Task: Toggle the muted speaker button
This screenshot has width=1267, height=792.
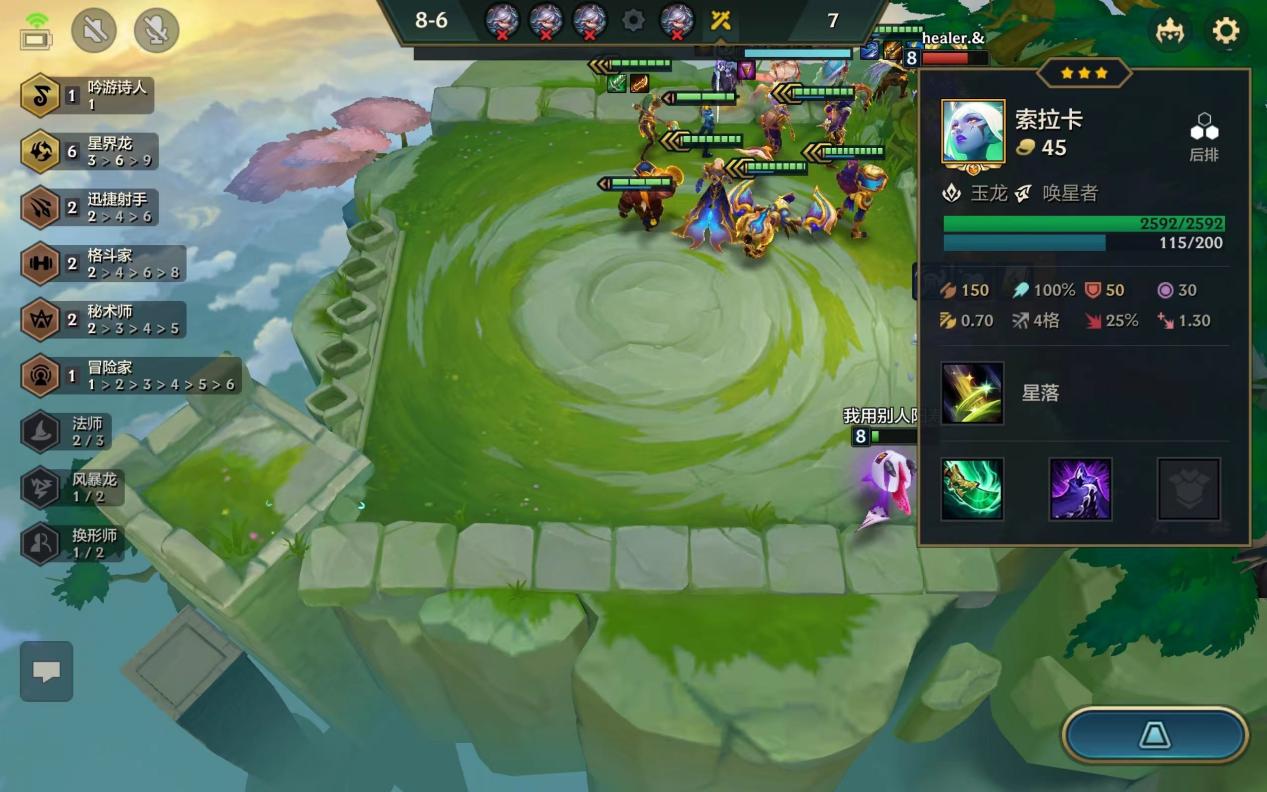Action: point(94,31)
